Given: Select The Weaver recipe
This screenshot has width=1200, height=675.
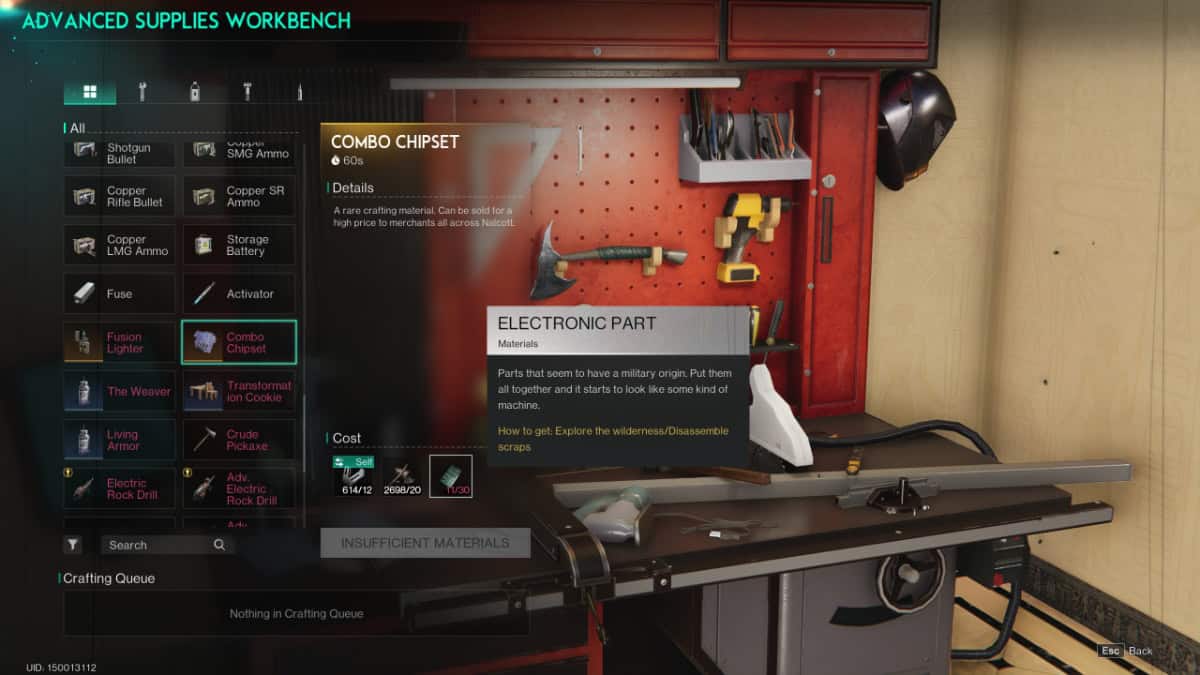Looking at the screenshot, I should click(x=119, y=391).
